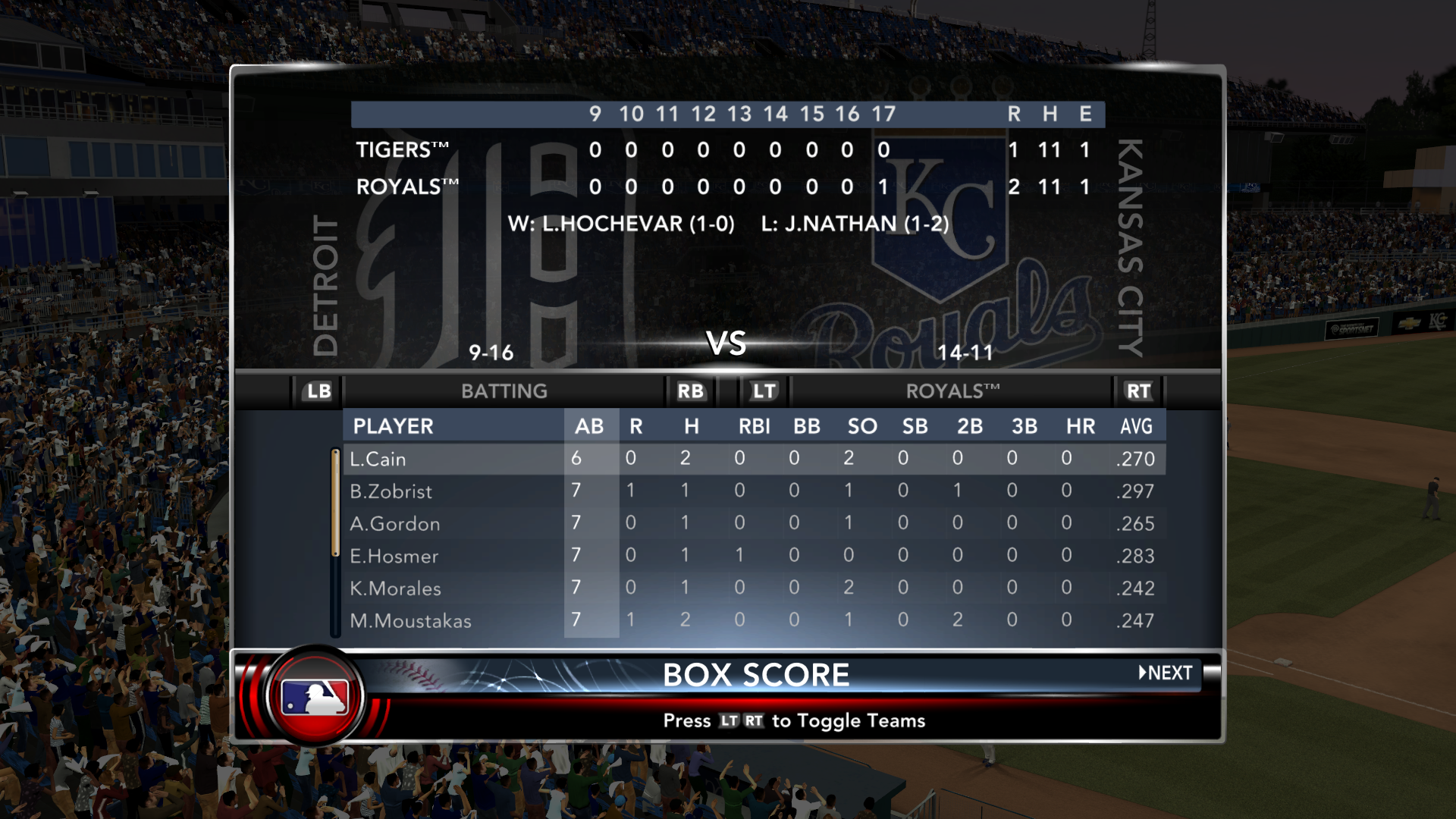Click the AB column header
The width and height of the screenshot is (1456, 819).
click(x=589, y=426)
